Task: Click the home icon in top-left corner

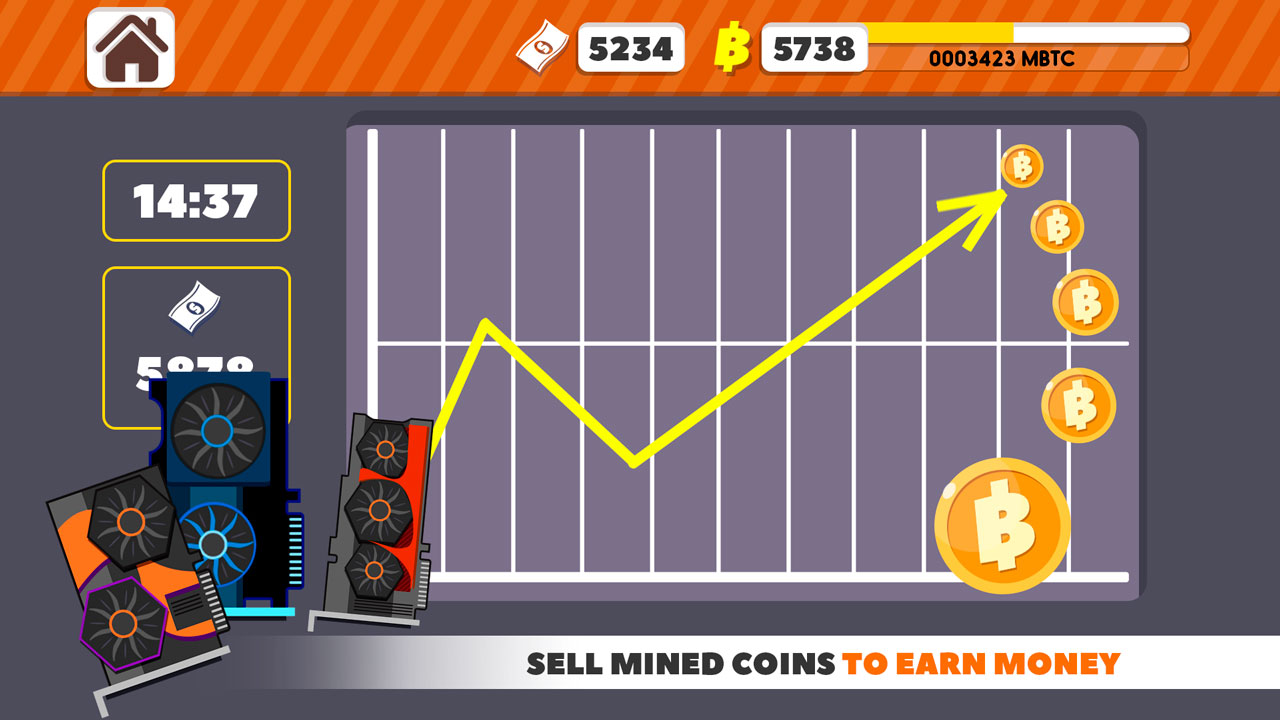Action: click(133, 45)
